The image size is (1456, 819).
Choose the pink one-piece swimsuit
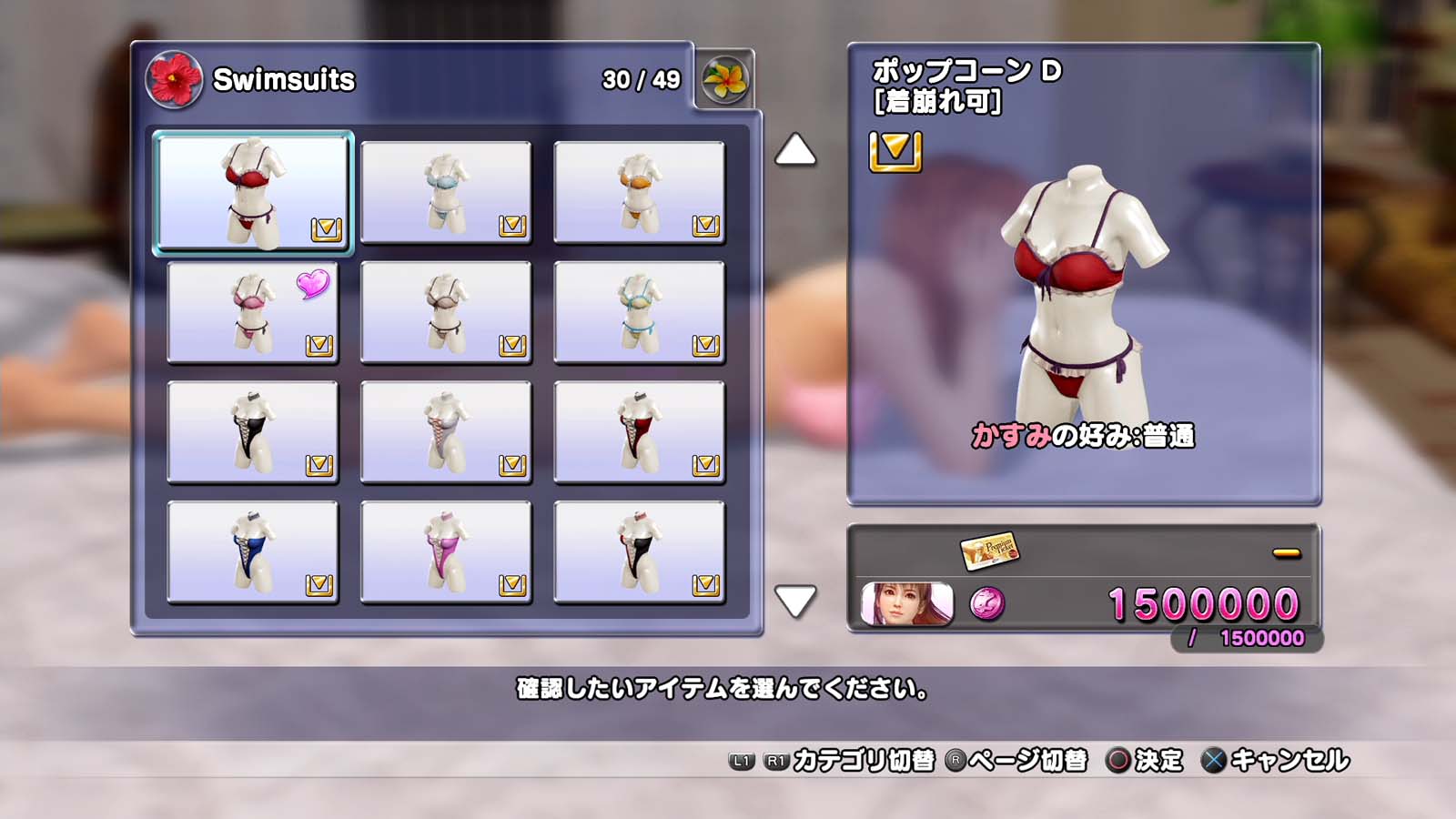point(446,552)
